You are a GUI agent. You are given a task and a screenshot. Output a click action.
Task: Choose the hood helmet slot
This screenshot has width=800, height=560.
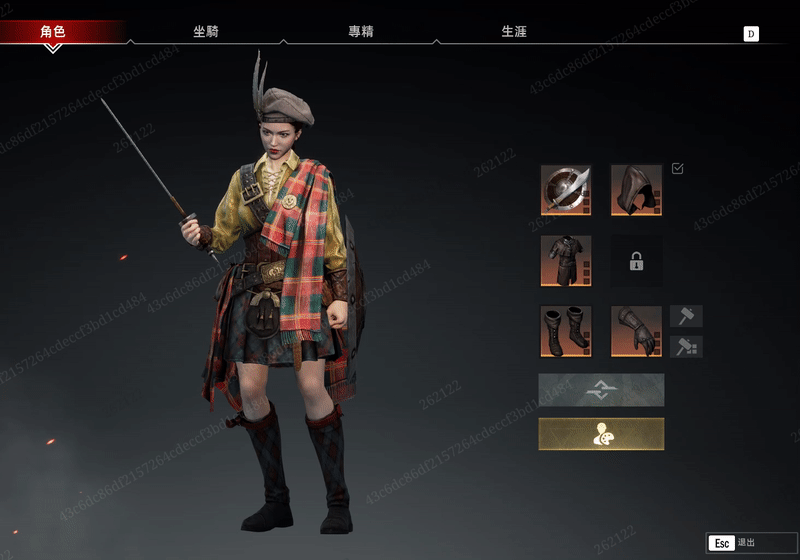tap(636, 190)
